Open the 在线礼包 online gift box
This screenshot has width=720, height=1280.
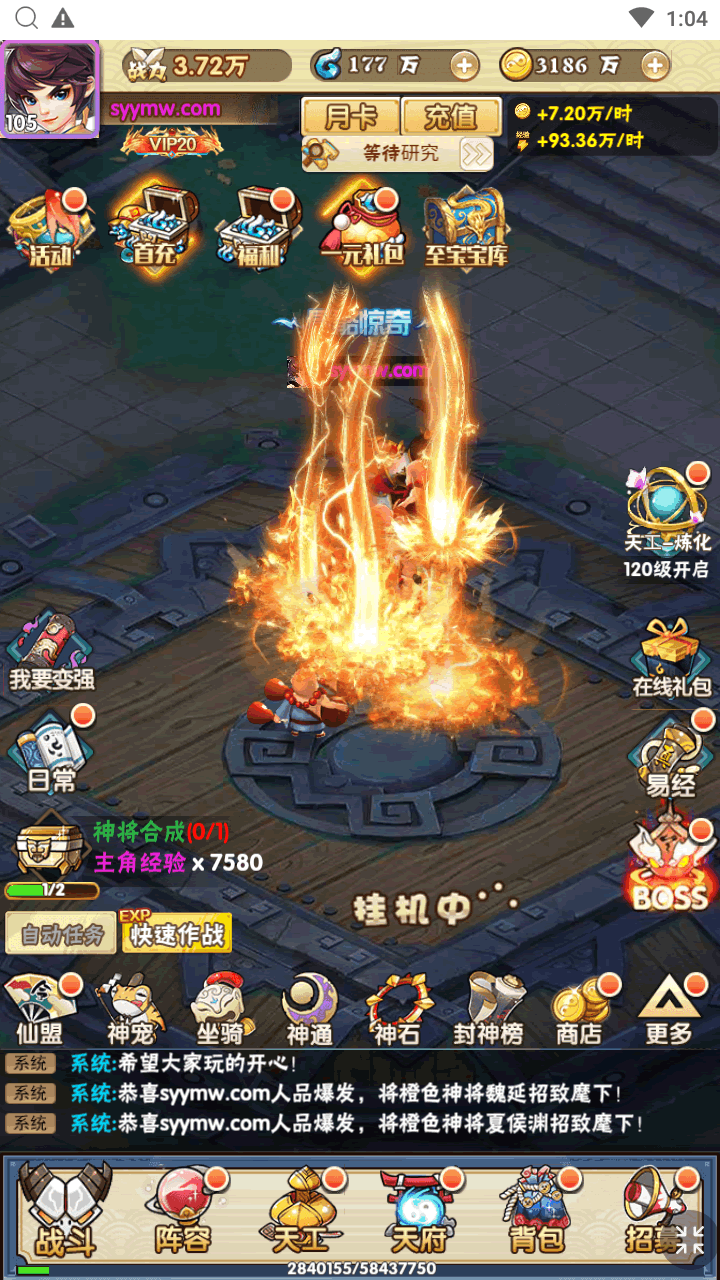pyautogui.click(x=671, y=658)
